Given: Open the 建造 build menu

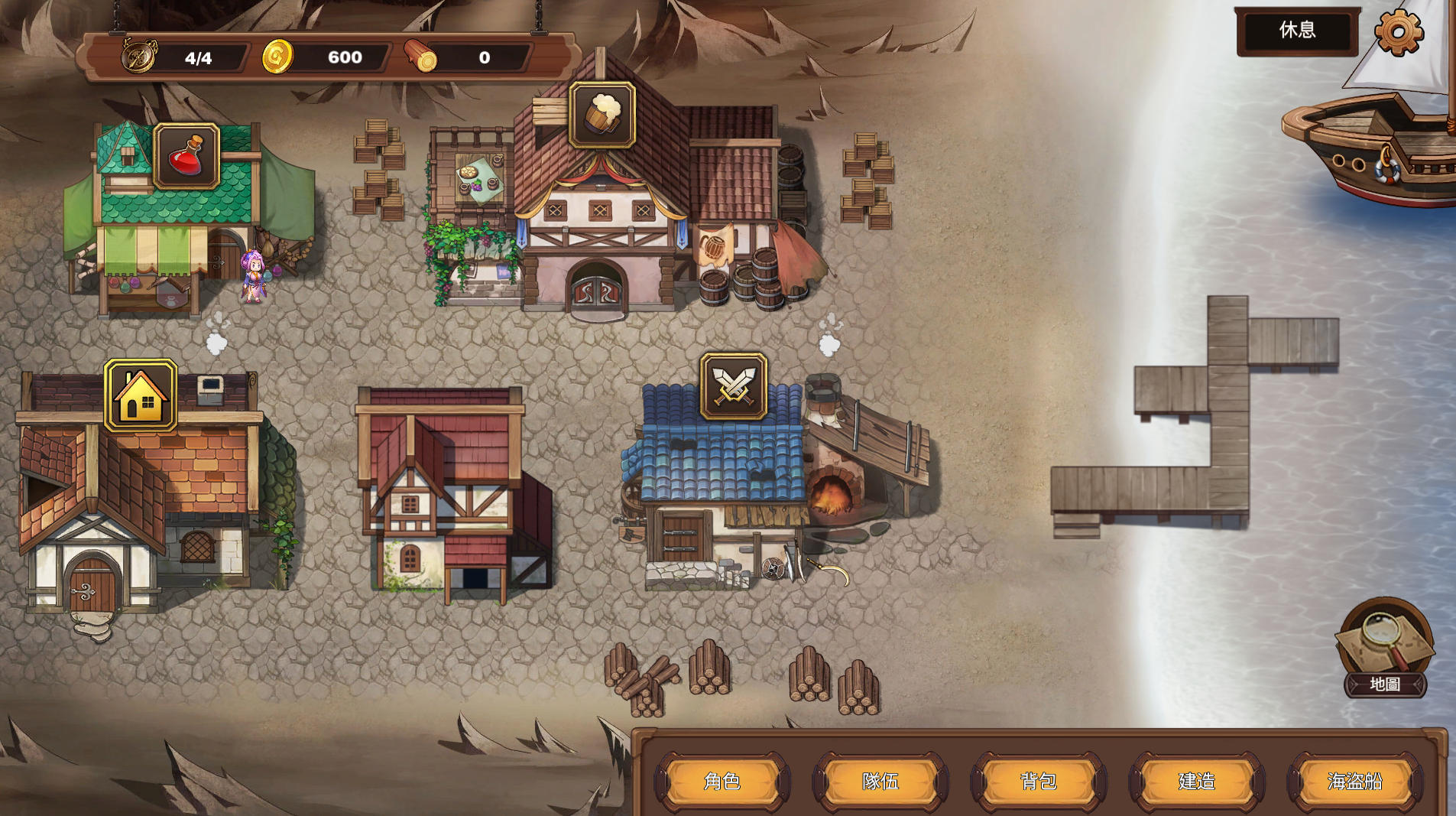Looking at the screenshot, I should point(1197,781).
